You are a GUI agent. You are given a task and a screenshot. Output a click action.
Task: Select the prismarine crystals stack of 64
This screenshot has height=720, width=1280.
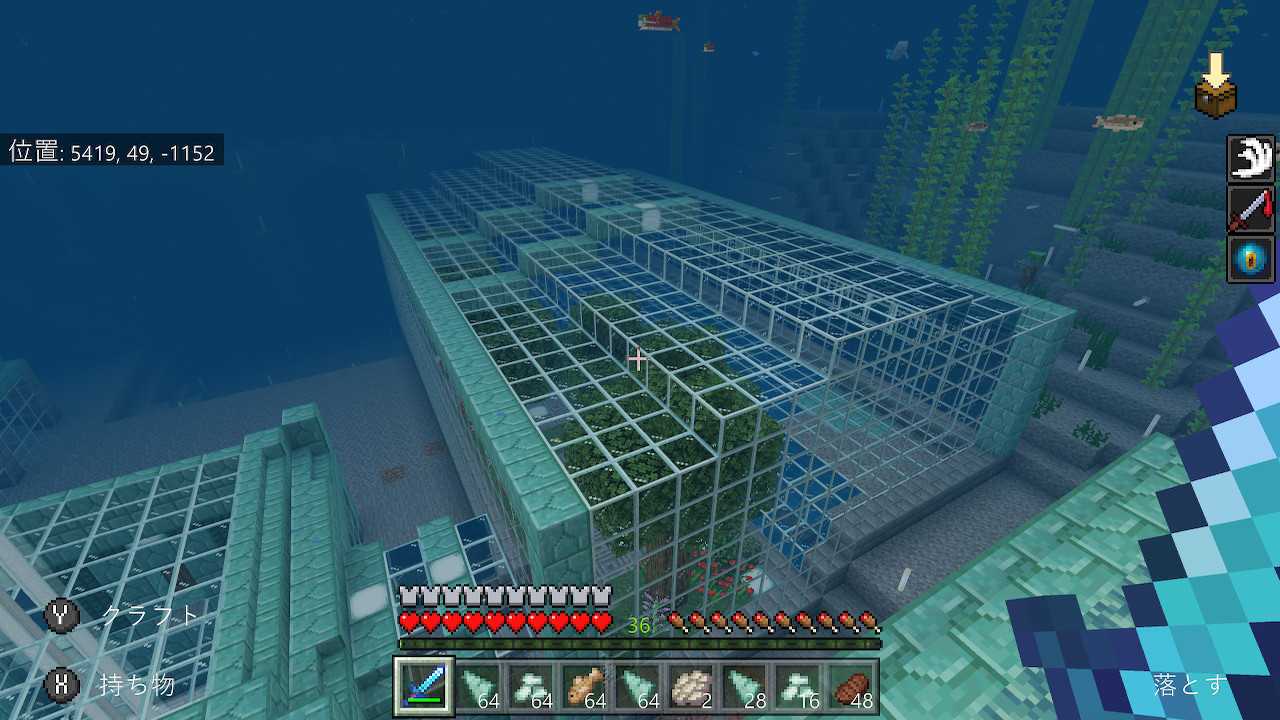[x=531, y=687]
